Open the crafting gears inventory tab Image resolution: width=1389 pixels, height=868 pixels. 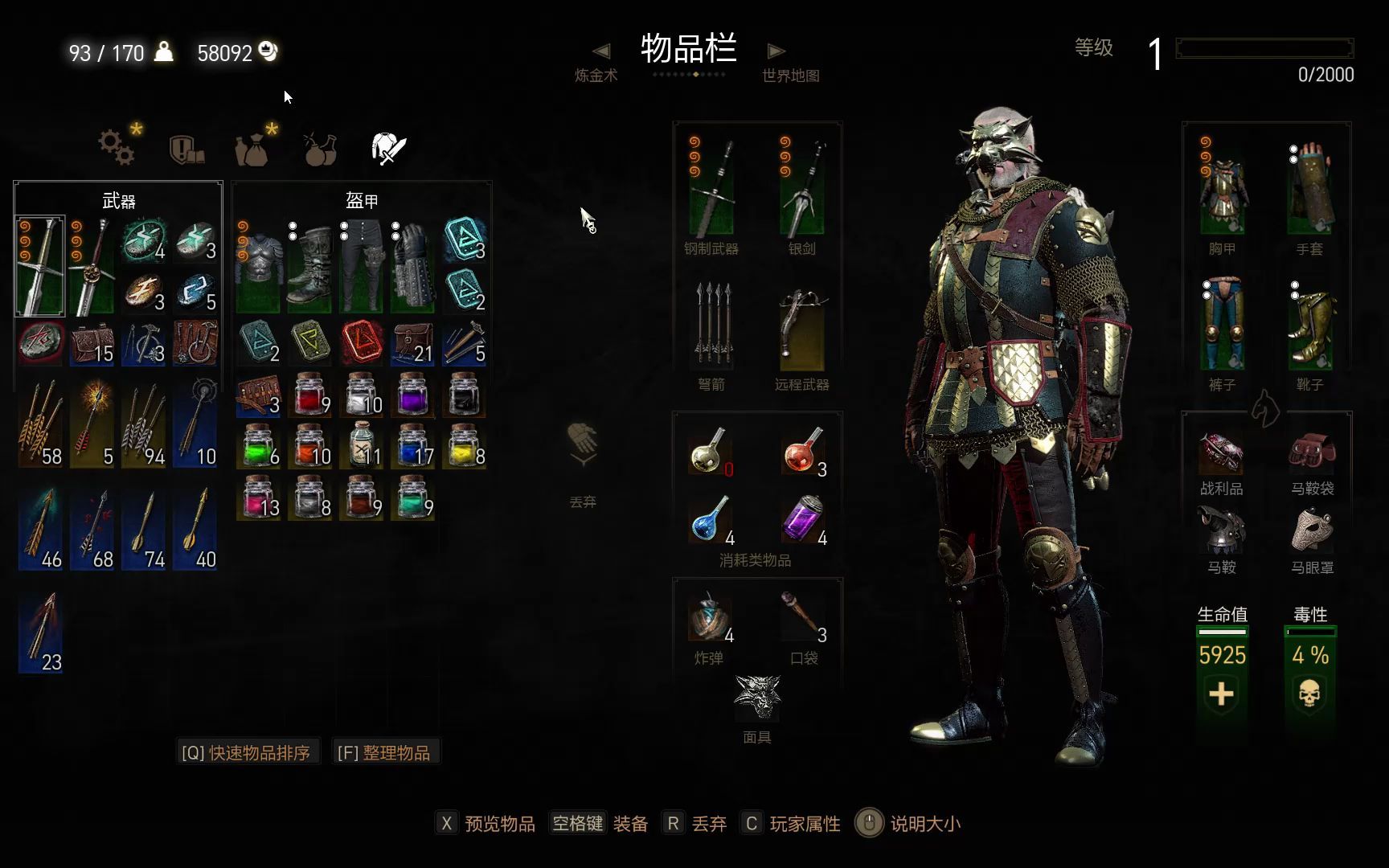pos(118,147)
